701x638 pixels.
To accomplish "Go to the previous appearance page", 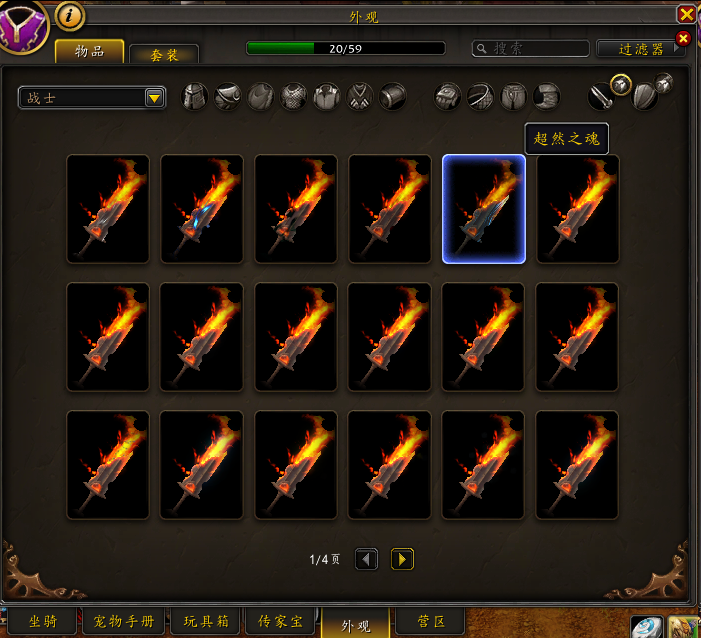I will click(x=367, y=559).
